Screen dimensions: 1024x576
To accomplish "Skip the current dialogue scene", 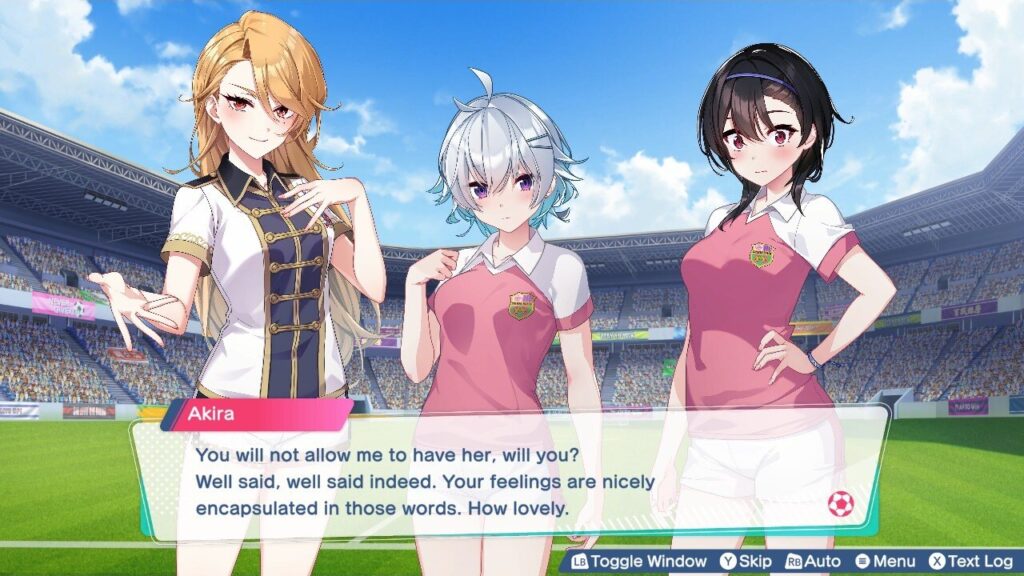I will [746, 562].
